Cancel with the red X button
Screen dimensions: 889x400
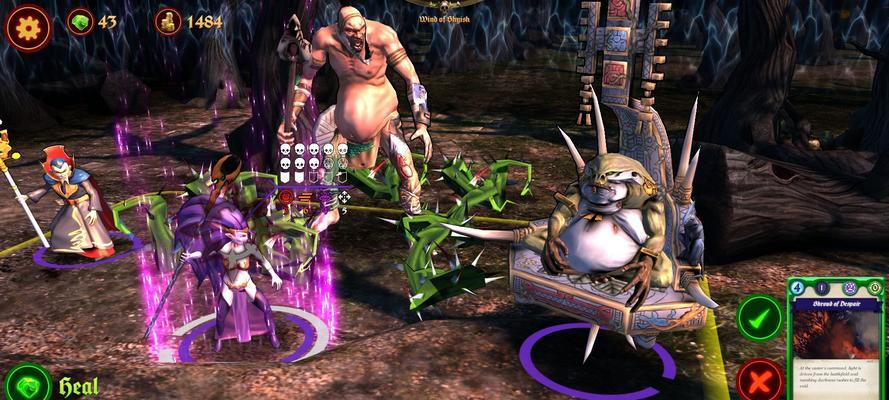pyautogui.click(x=759, y=381)
